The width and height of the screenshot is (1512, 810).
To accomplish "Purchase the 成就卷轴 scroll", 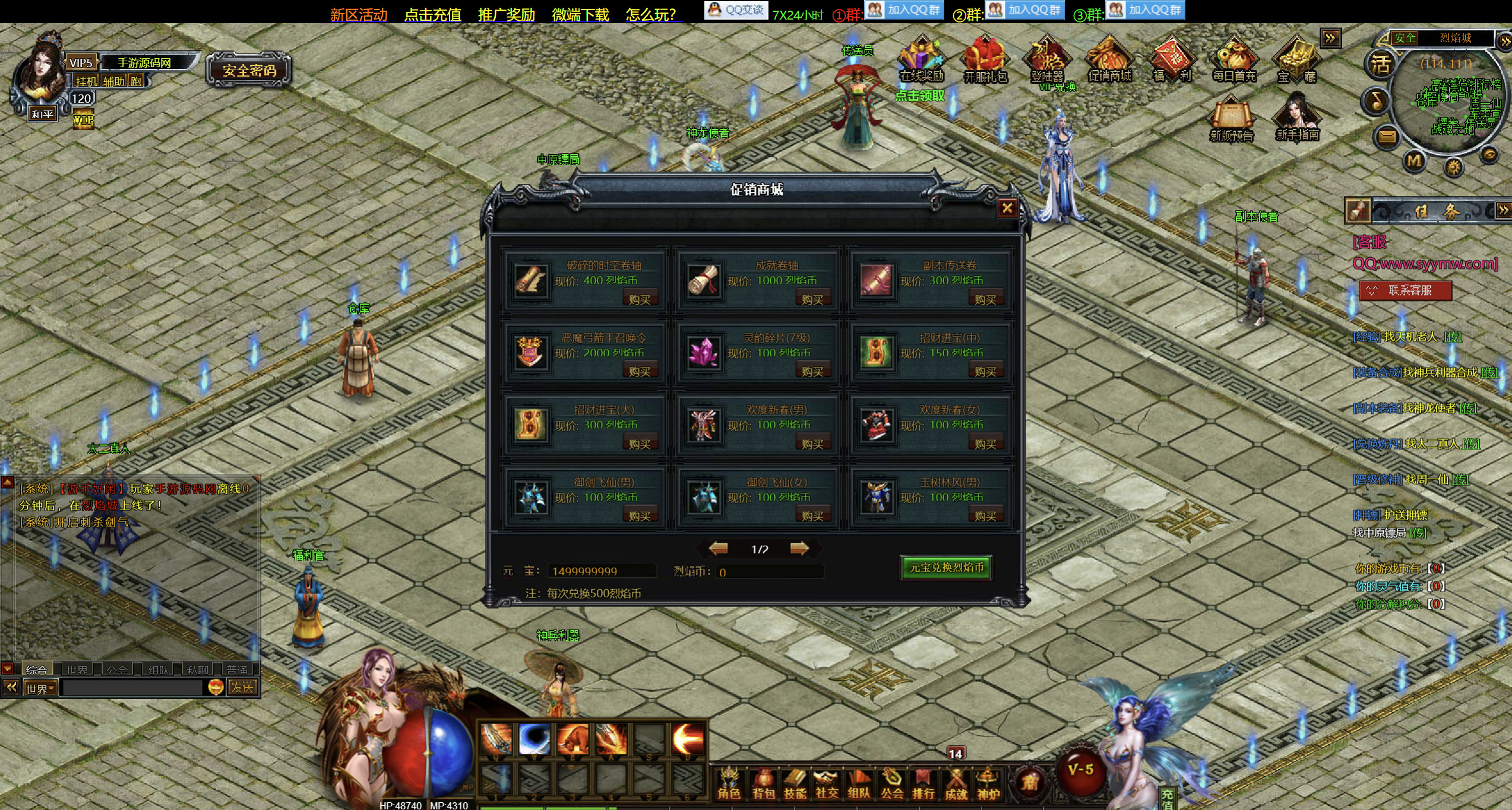I will [x=812, y=299].
